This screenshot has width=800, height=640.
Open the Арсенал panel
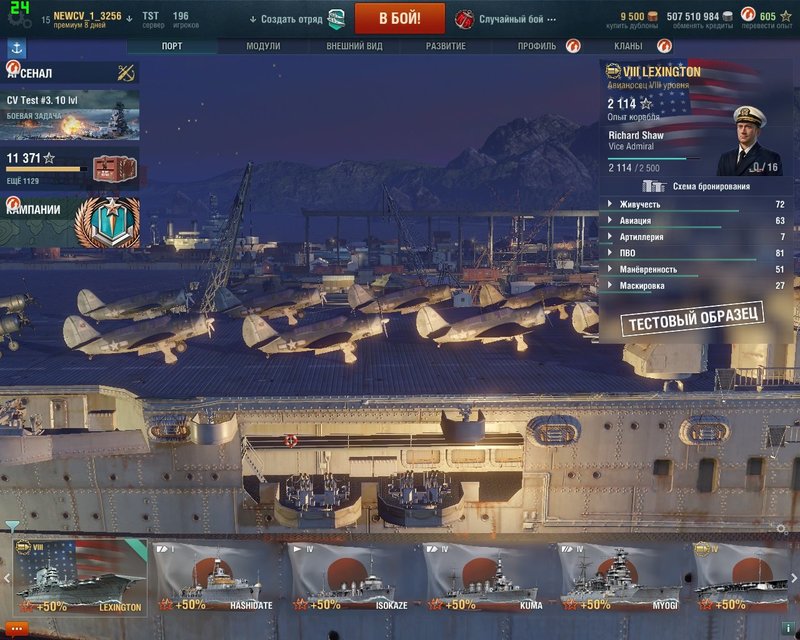pyautogui.click(x=70, y=73)
